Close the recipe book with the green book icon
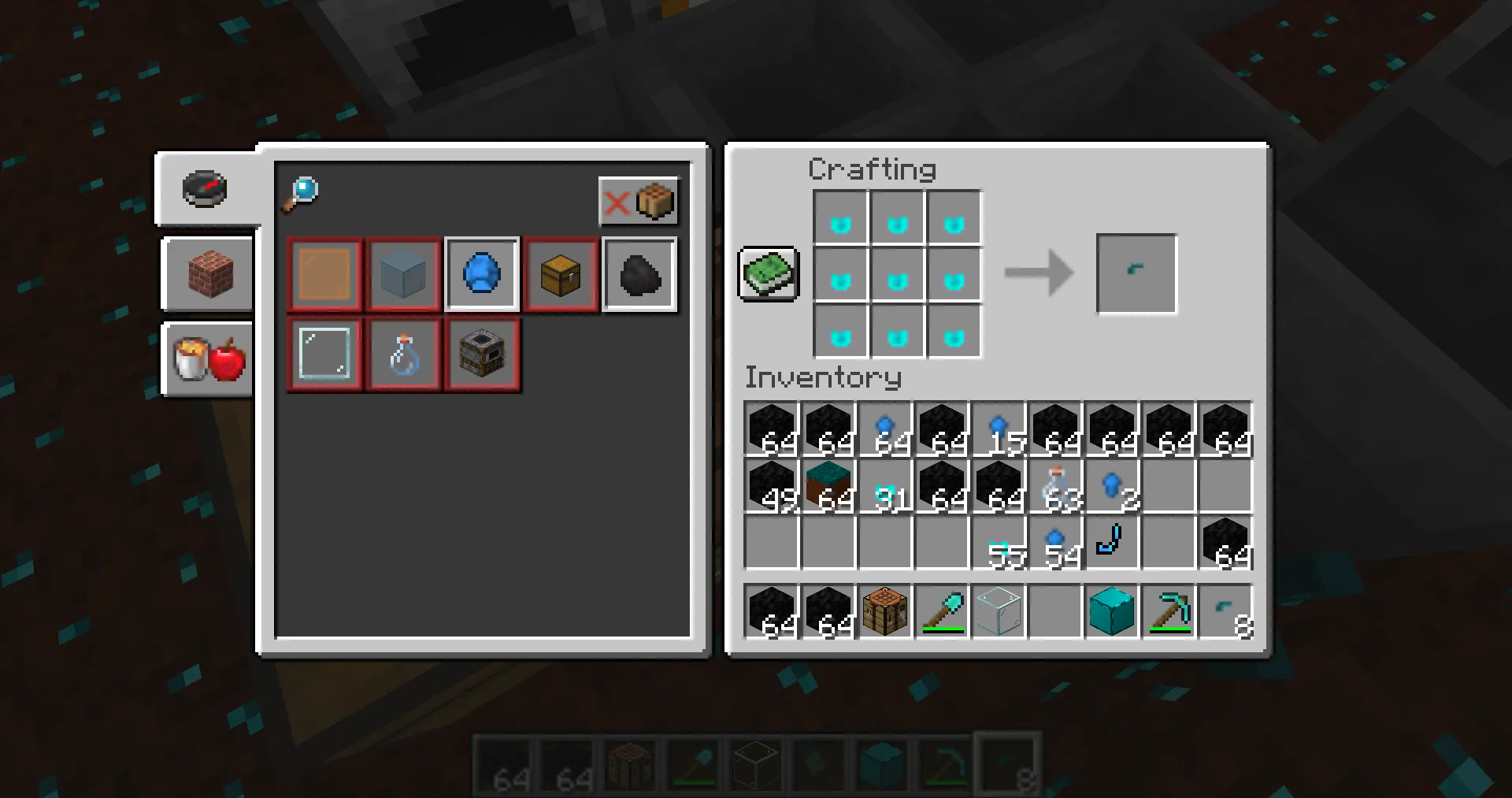Screen dimensions: 1512x798 pyautogui.click(x=768, y=273)
